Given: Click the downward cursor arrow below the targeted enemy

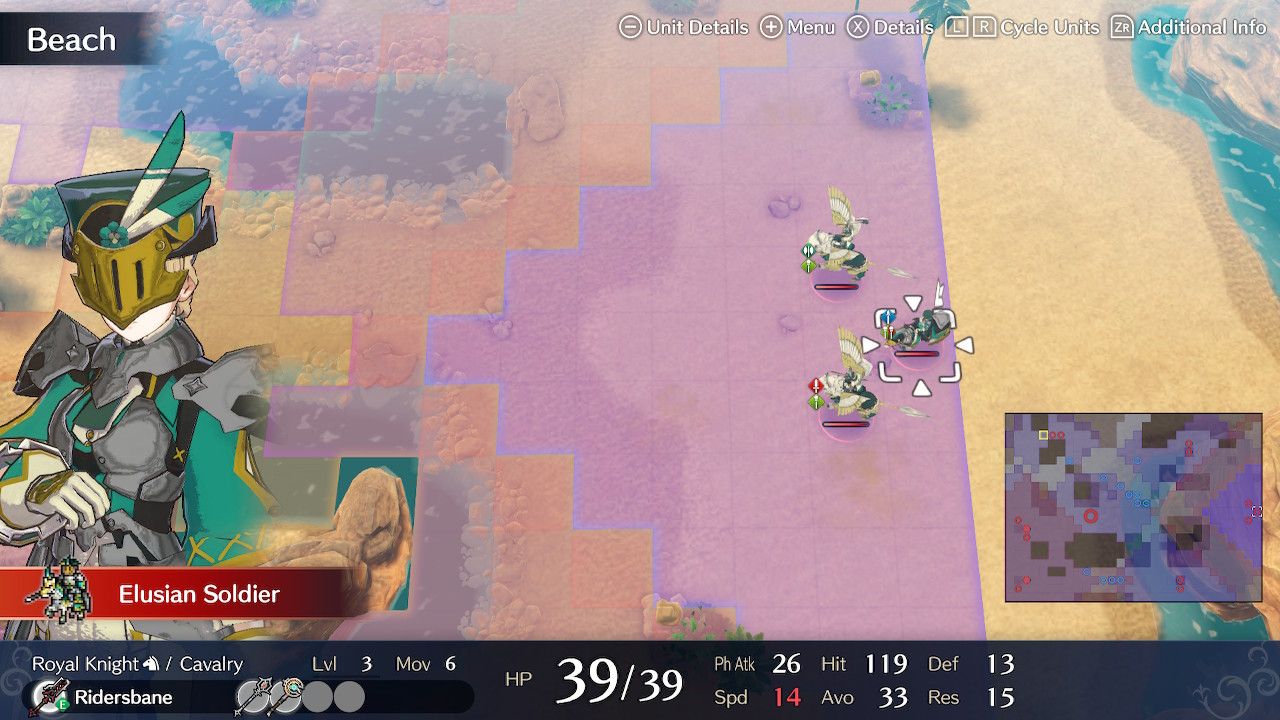Looking at the screenshot, I should click(x=920, y=387).
